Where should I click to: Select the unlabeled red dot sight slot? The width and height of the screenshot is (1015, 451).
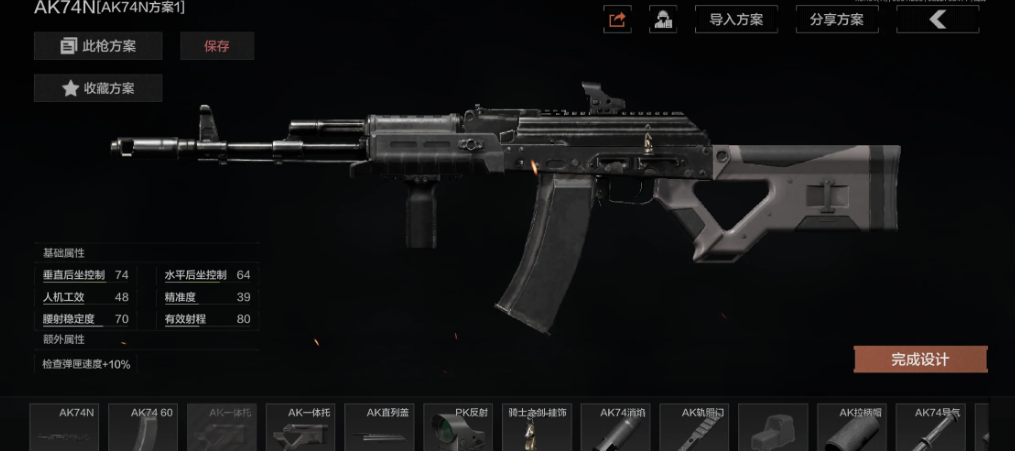[x=773, y=427]
